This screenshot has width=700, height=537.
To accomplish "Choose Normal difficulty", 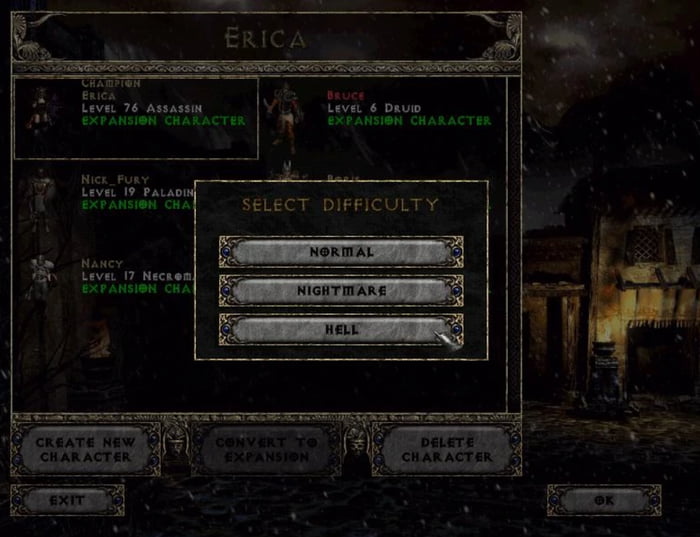I will pyautogui.click(x=341, y=252).
